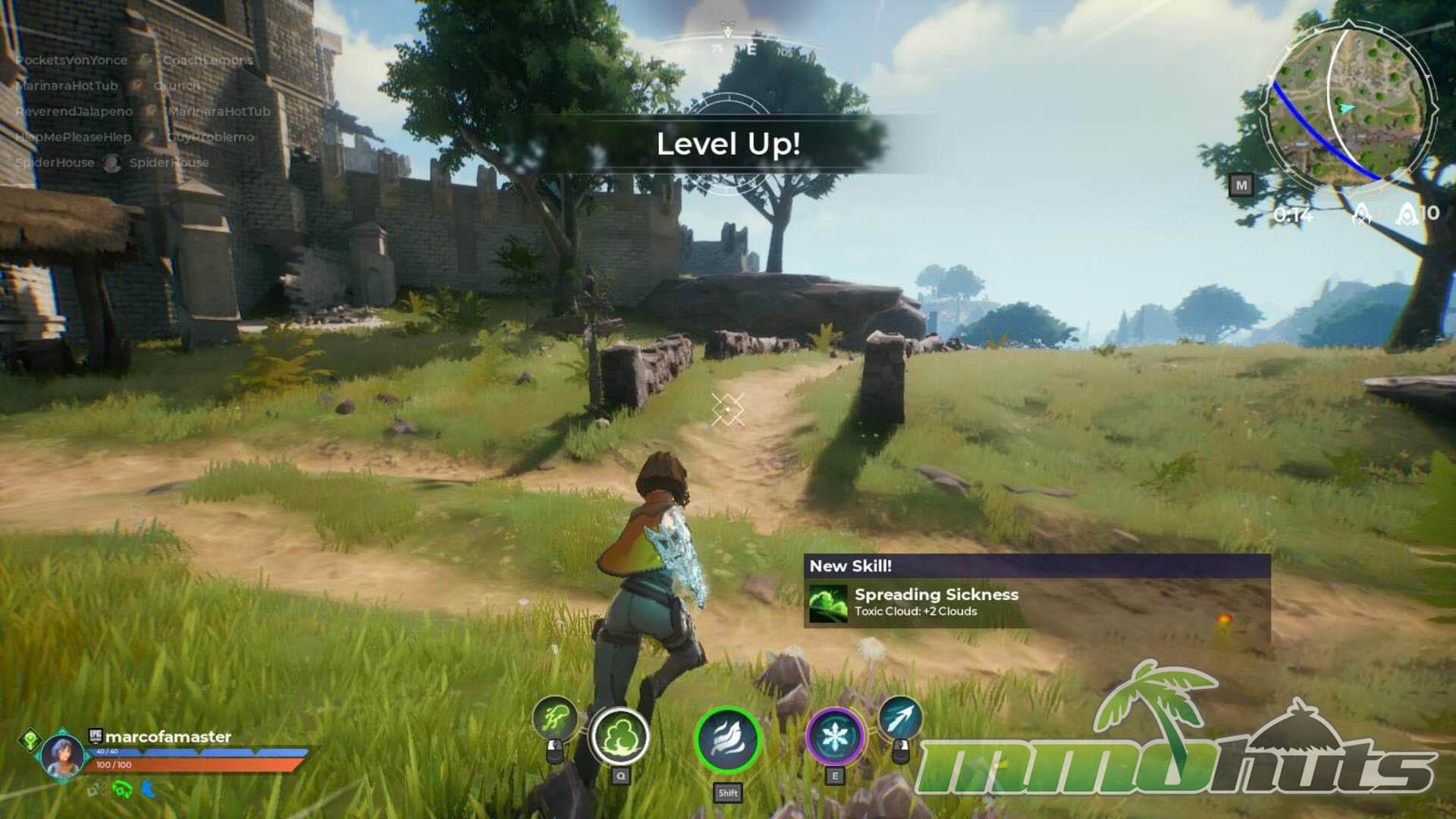Activate the snowflake Flash Freeze sorcery
Image resolution: width=1456 pixels, height=819 pixels.
pos(834,737)
